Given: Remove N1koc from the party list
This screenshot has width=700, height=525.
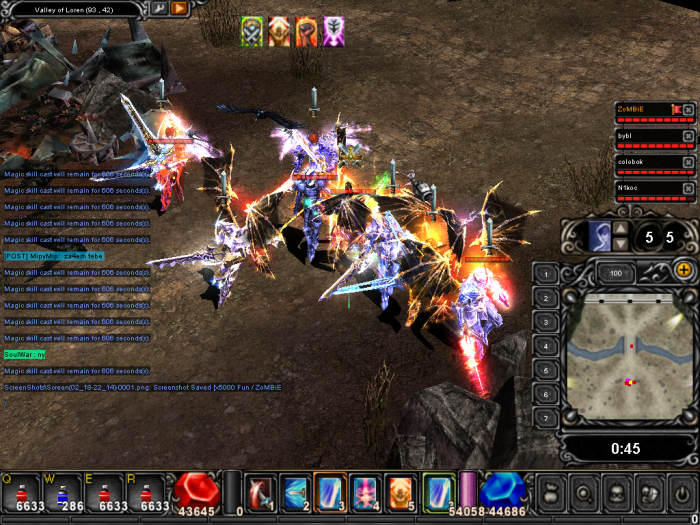Looking at the screenshot, I should point(688,188).
